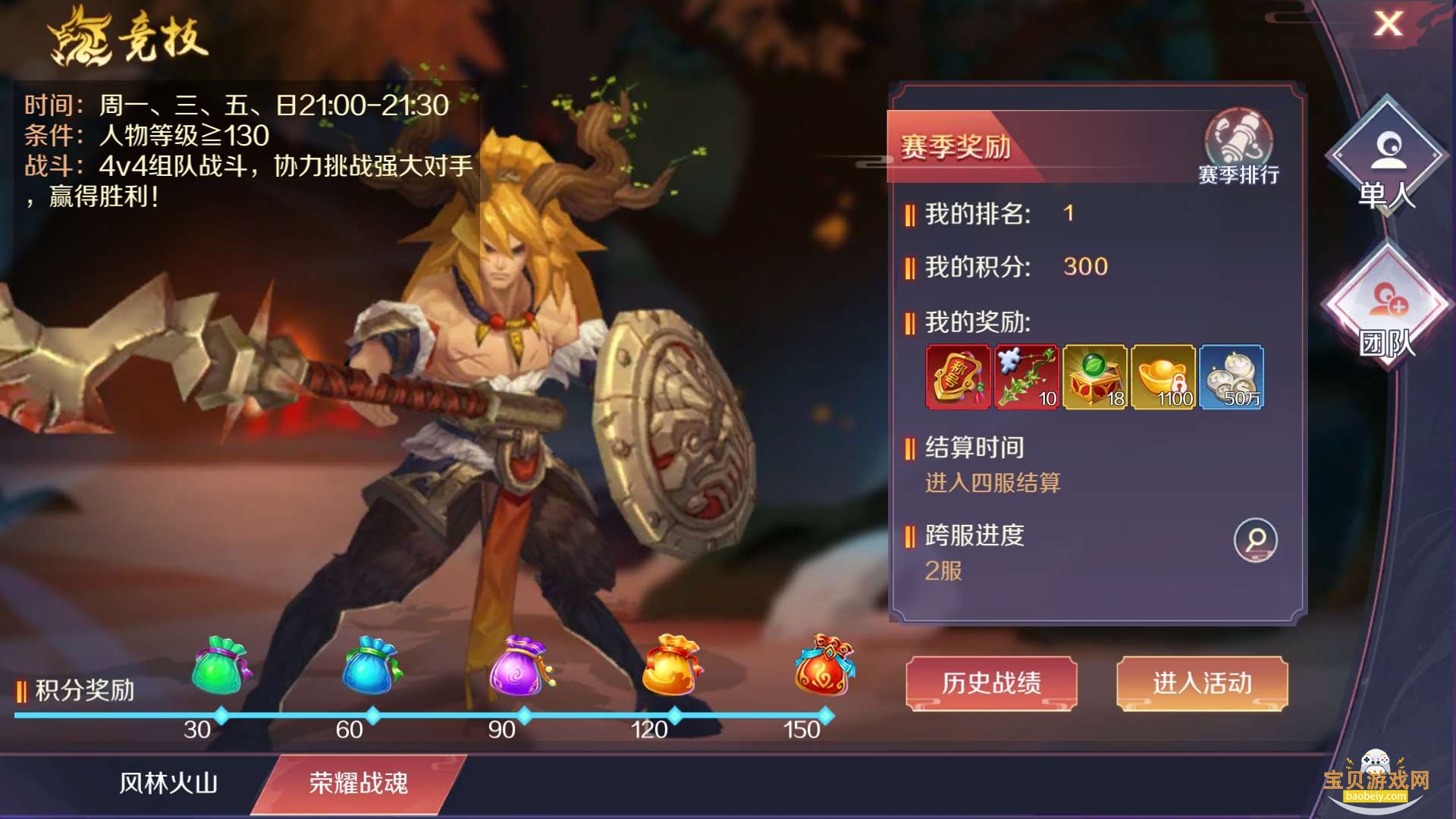
Task: Click the 50万 silver coins reward icon
Action: (1230, 377)
